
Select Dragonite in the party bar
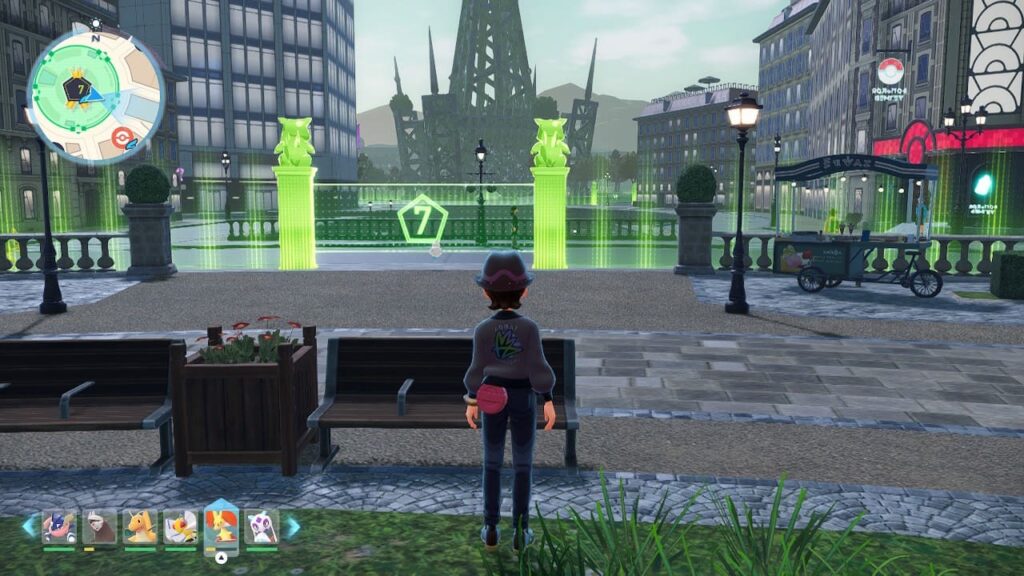pyautogui.click(x=140, y=526)
